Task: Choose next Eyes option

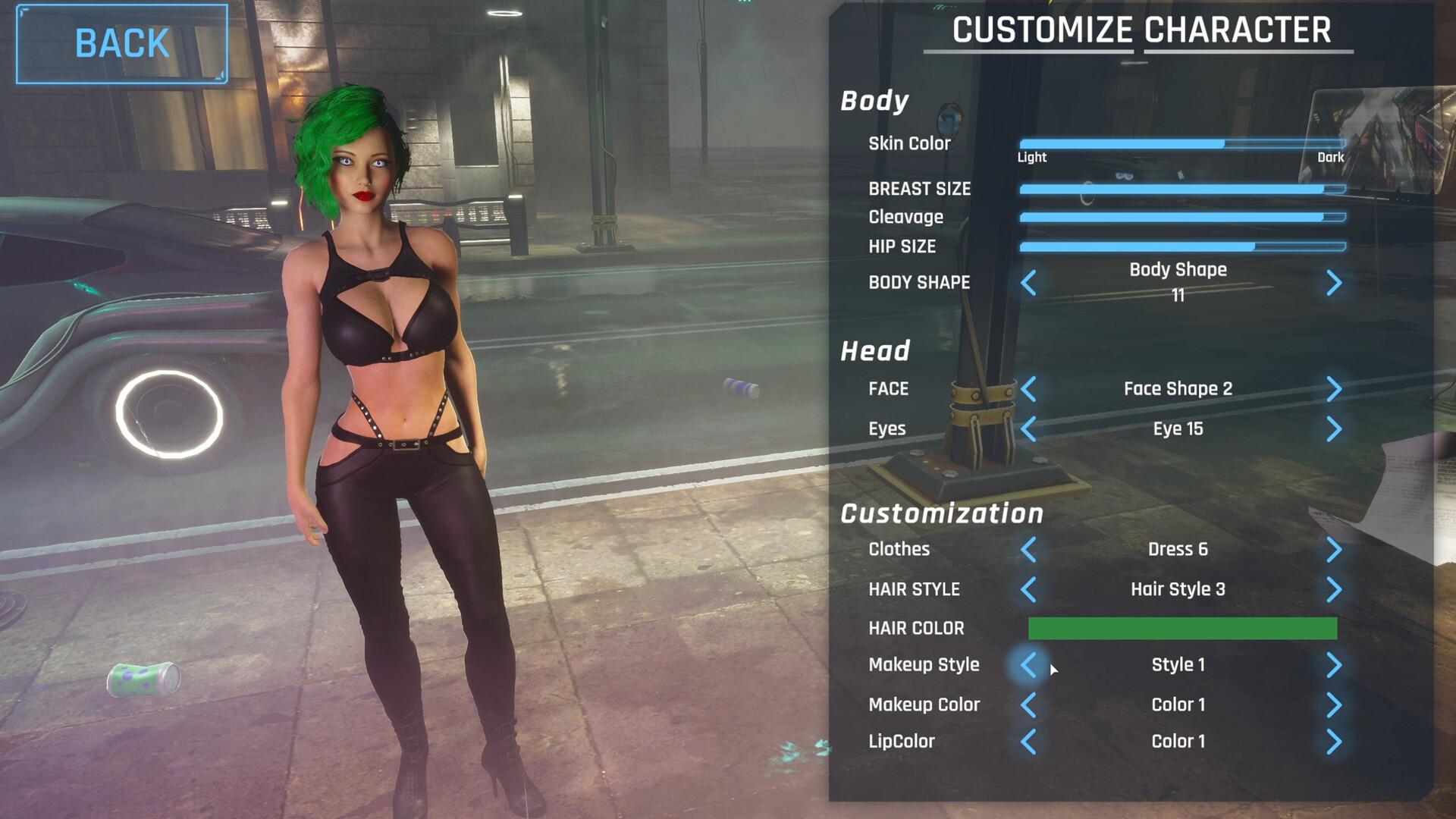Action: point(1334,429)
